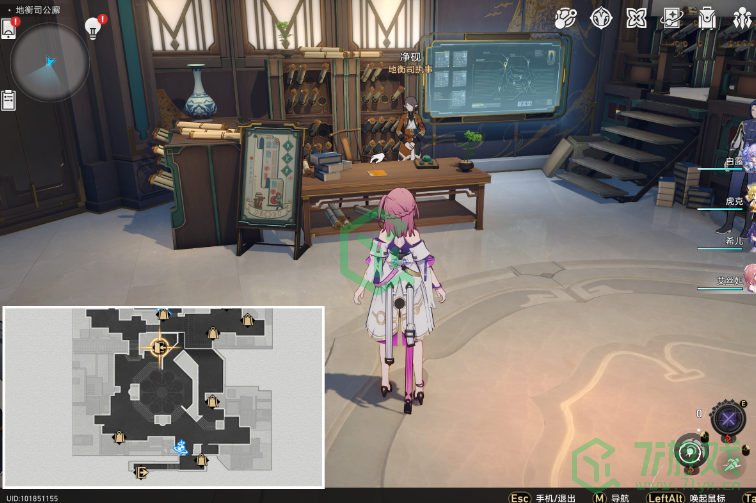Switch to party member 希儿

click(735, 241)
